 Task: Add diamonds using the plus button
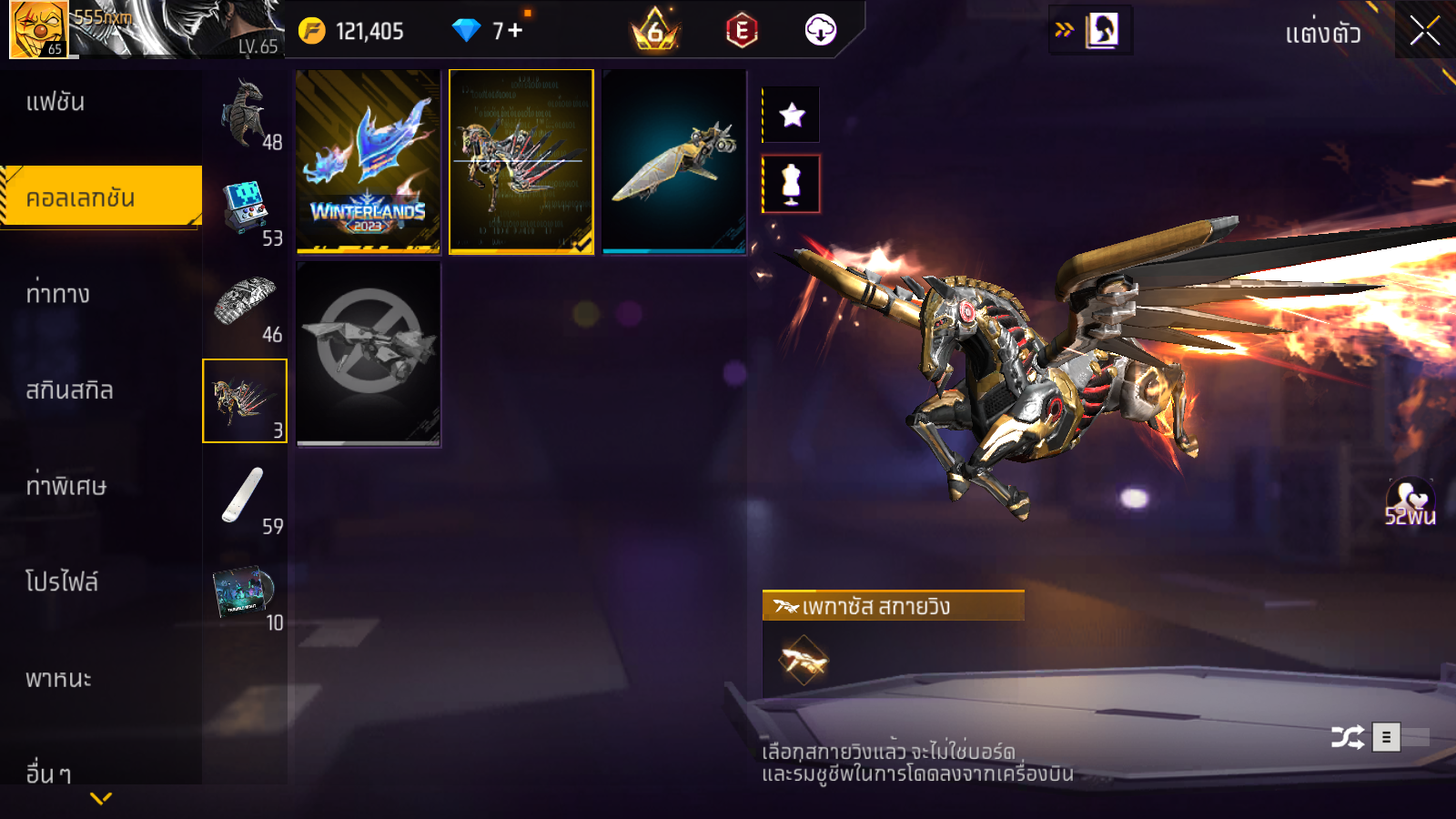point(515,31)
